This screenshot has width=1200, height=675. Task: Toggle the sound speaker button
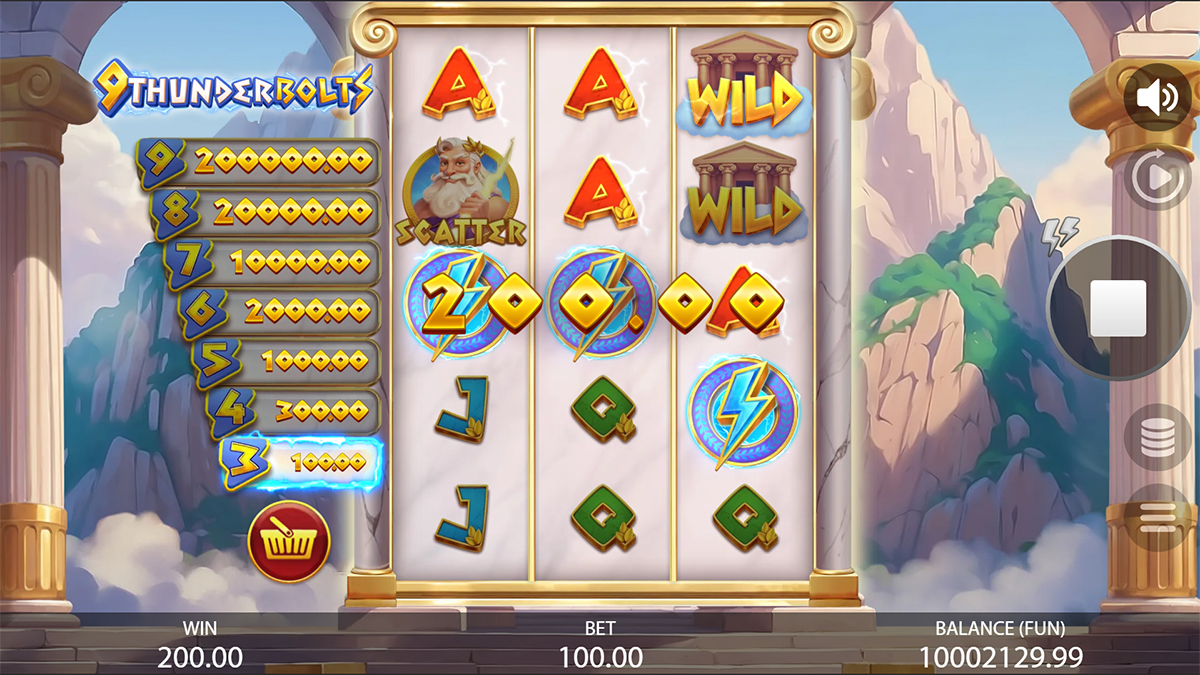(x=1158, y=98)
